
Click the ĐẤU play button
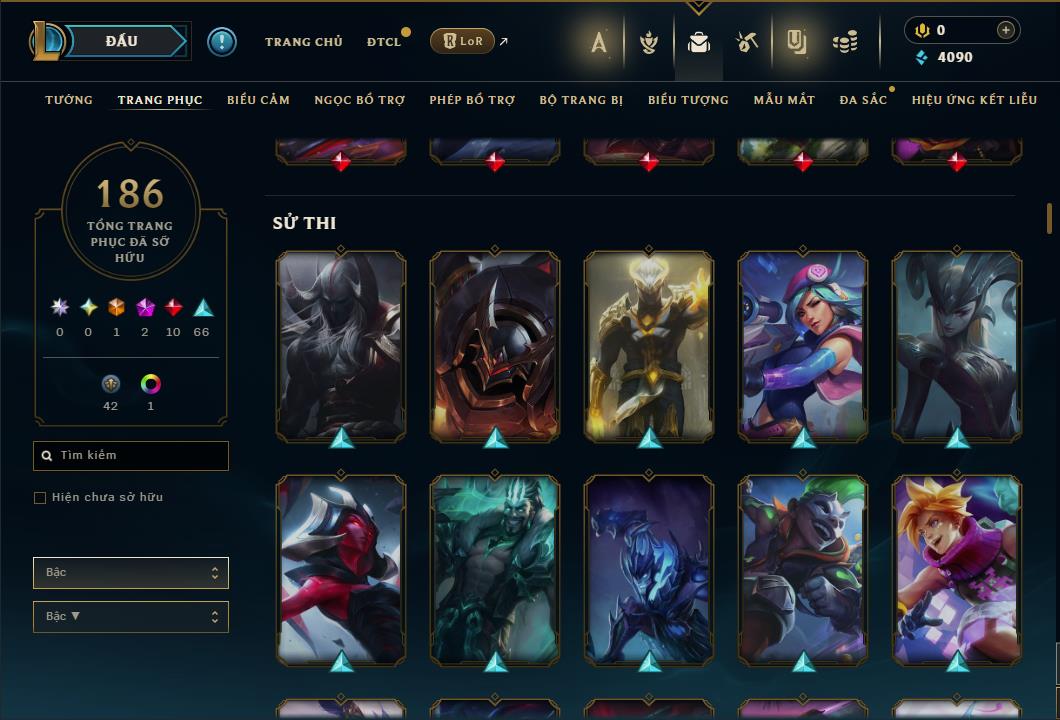121,41
